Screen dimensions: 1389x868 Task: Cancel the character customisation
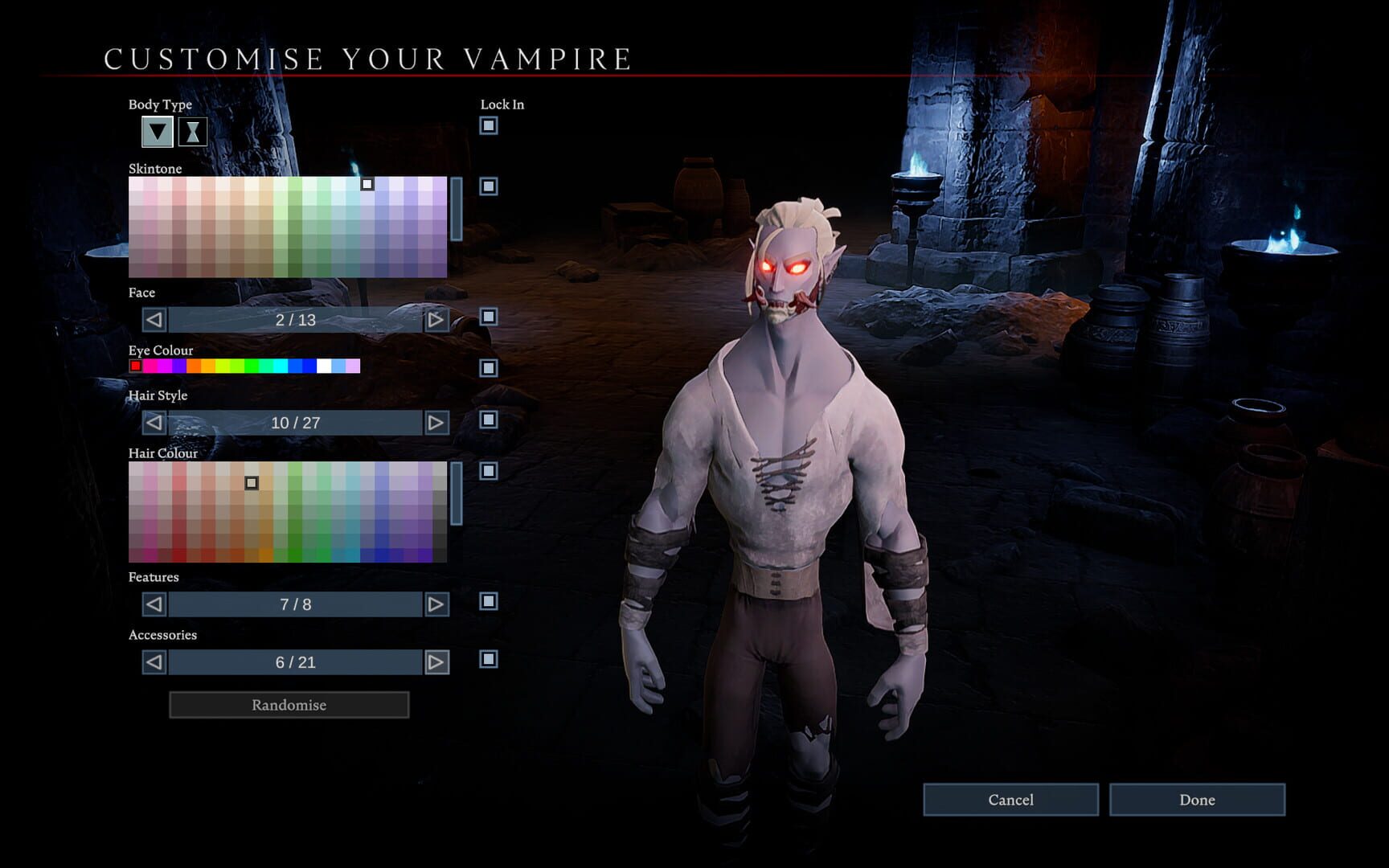[1010, 800]
